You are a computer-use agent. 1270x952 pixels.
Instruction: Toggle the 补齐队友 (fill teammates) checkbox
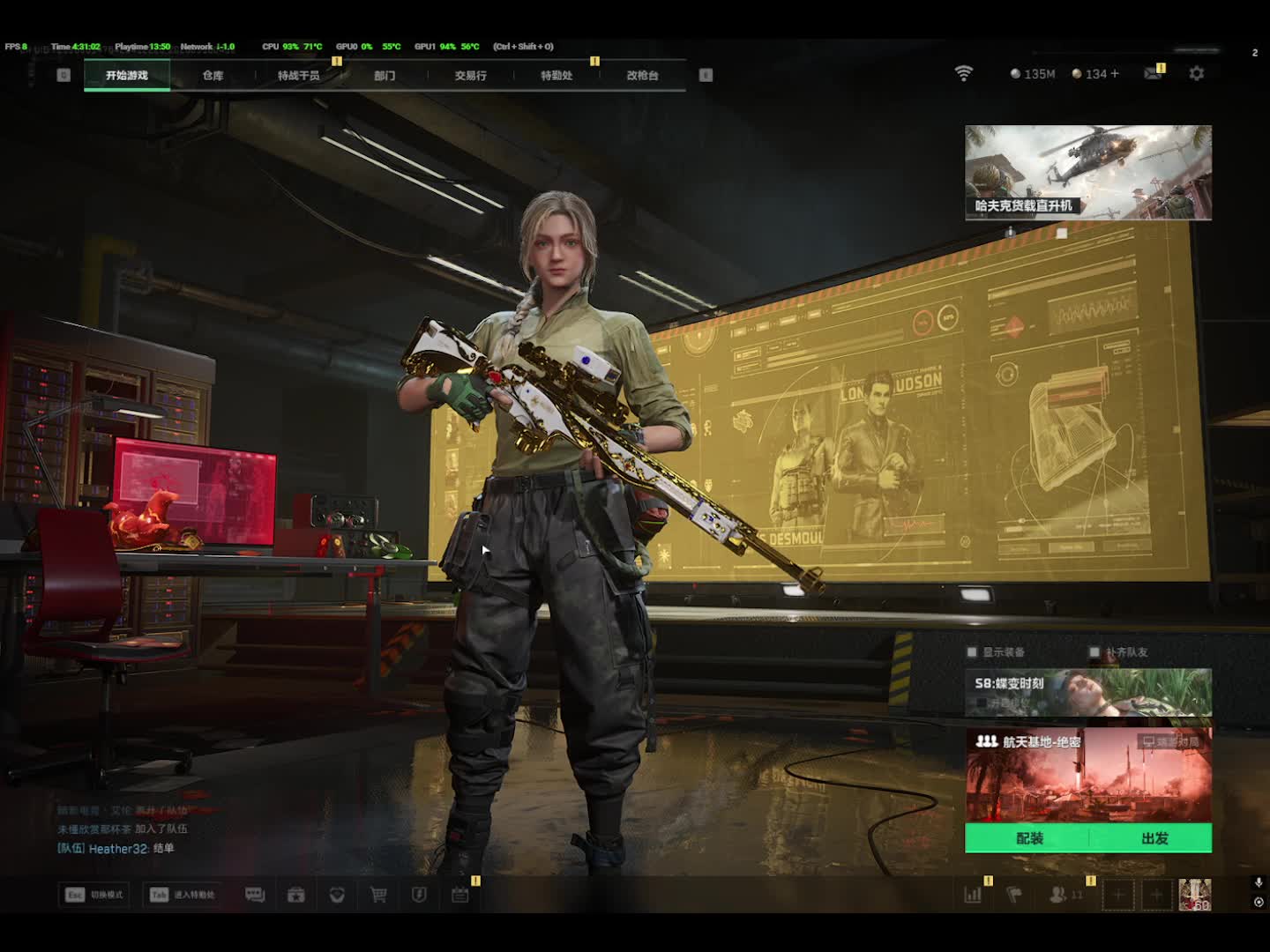[x=1094, y=652]
